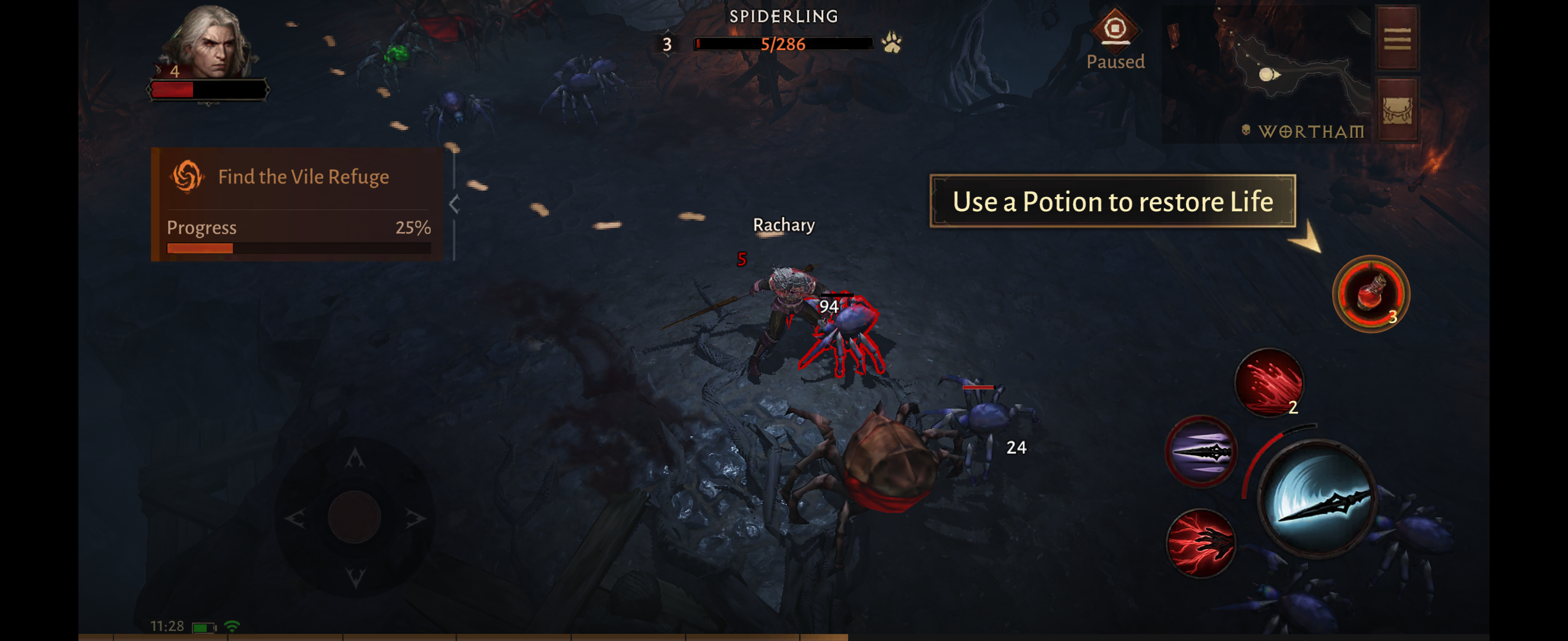Open the hamburger main menu
1568x641 pixels.
(1397, 39)
